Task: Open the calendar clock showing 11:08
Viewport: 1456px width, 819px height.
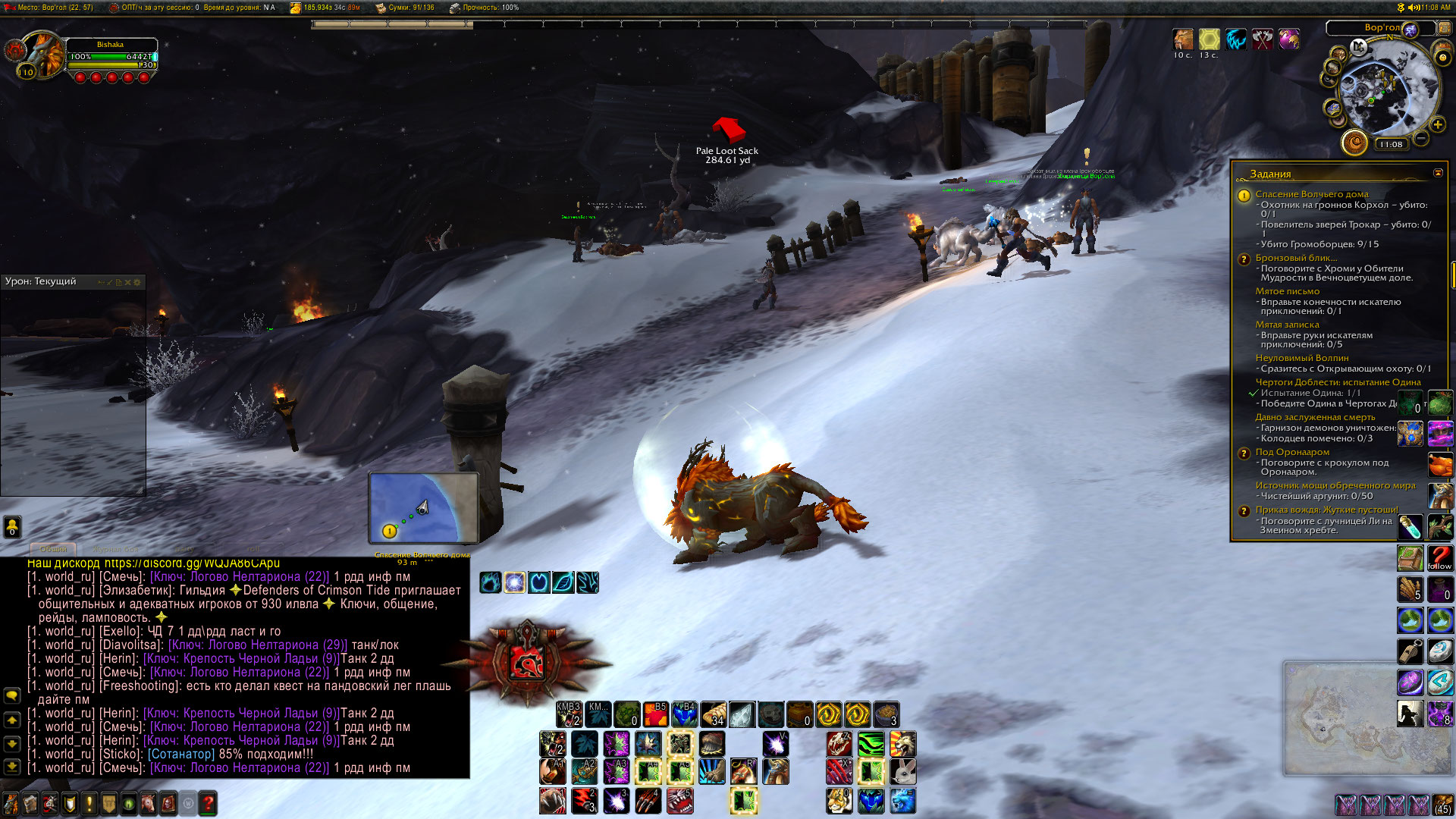Action: click(x=1391, y=144)
